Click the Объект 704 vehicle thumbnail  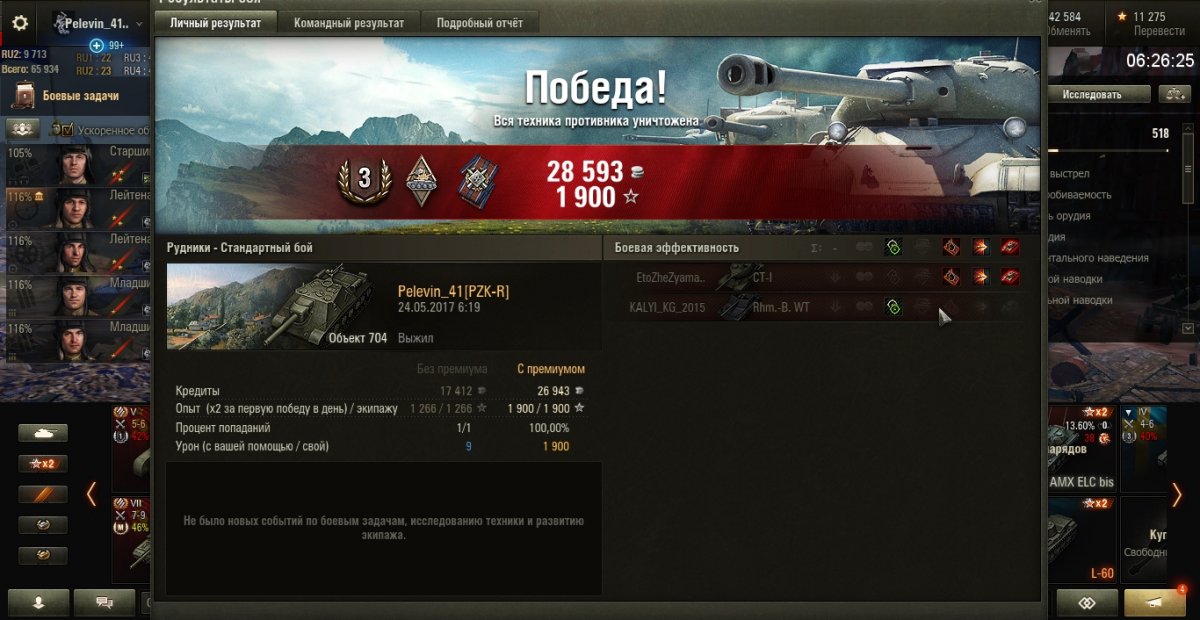[x=276, y=306]
